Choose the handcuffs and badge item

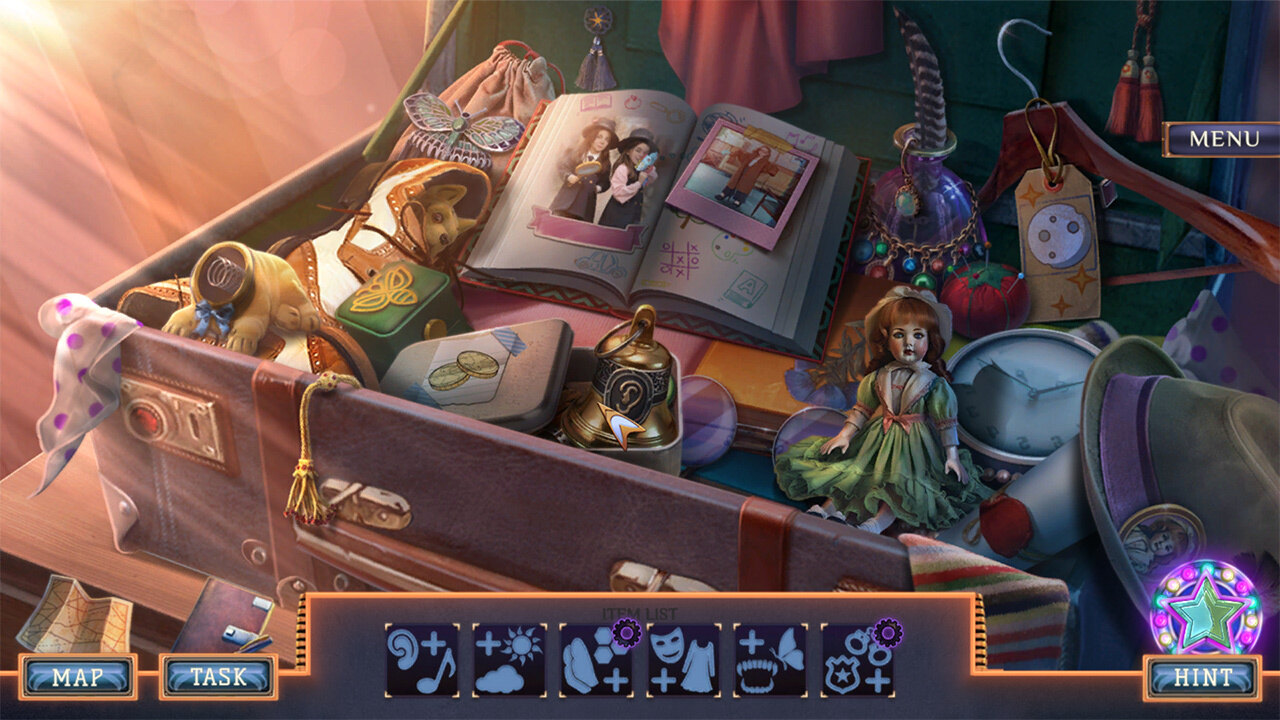coord(858,660)
